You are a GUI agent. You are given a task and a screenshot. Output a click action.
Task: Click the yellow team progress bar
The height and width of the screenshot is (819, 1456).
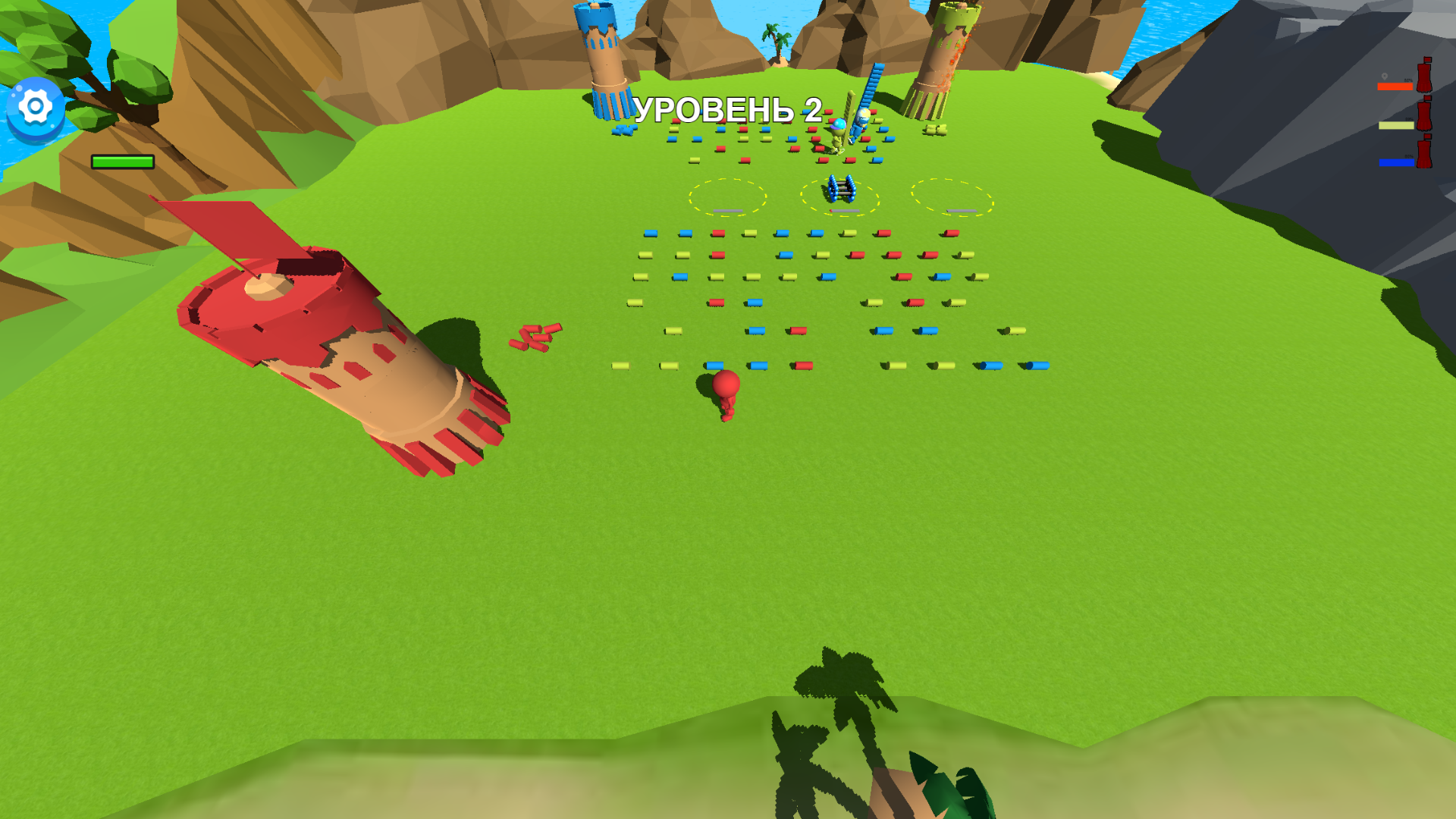click(1396, 125)
